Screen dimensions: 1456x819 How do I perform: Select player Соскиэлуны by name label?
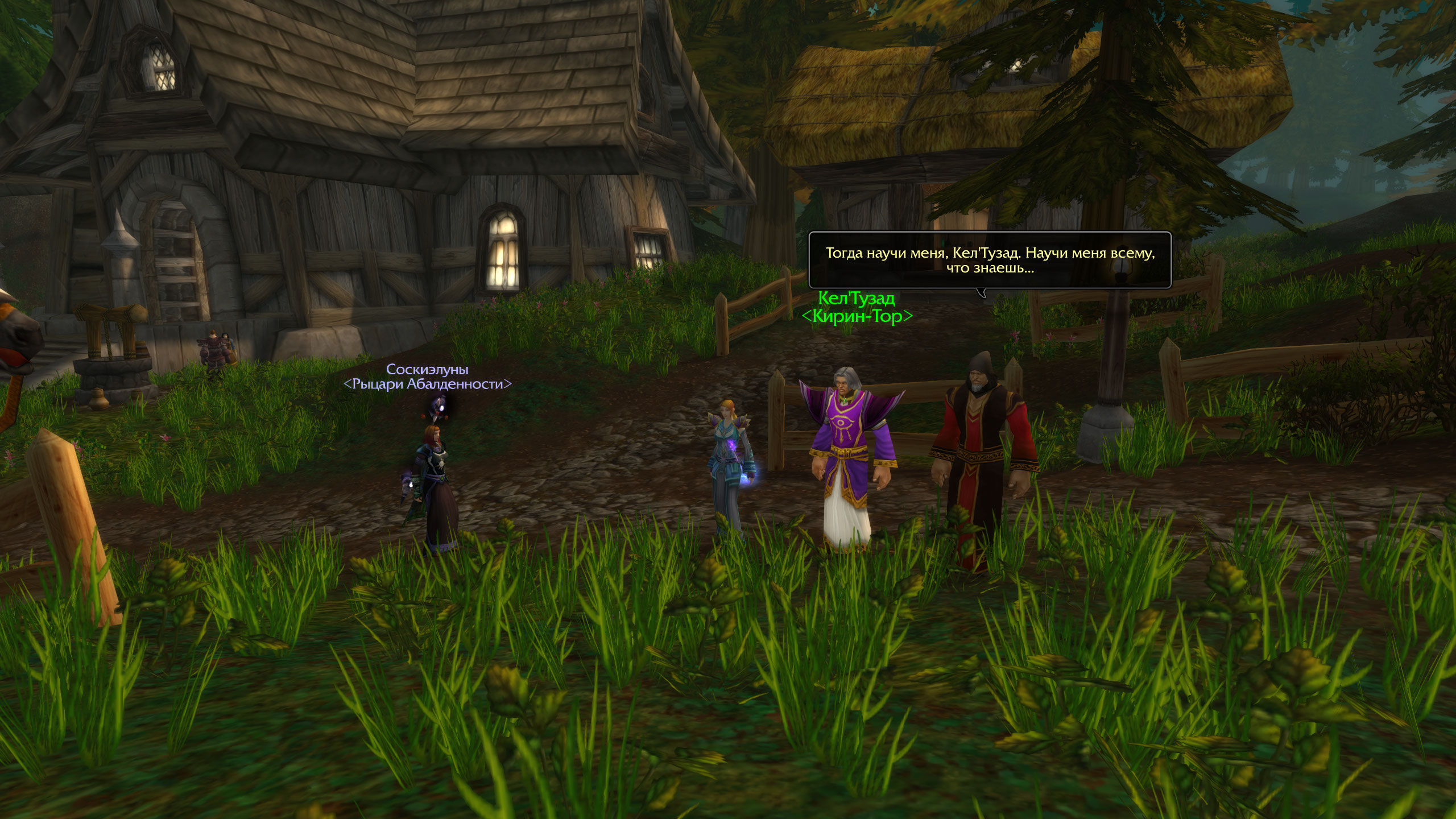tap(427, 370)
